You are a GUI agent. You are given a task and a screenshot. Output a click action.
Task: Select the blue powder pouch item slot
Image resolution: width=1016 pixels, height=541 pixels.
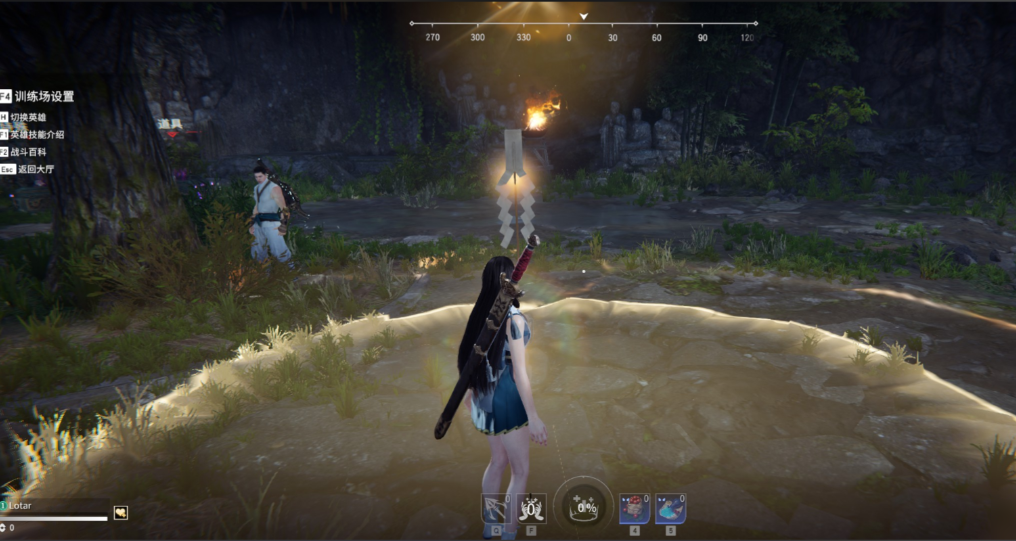pos(670,507)
